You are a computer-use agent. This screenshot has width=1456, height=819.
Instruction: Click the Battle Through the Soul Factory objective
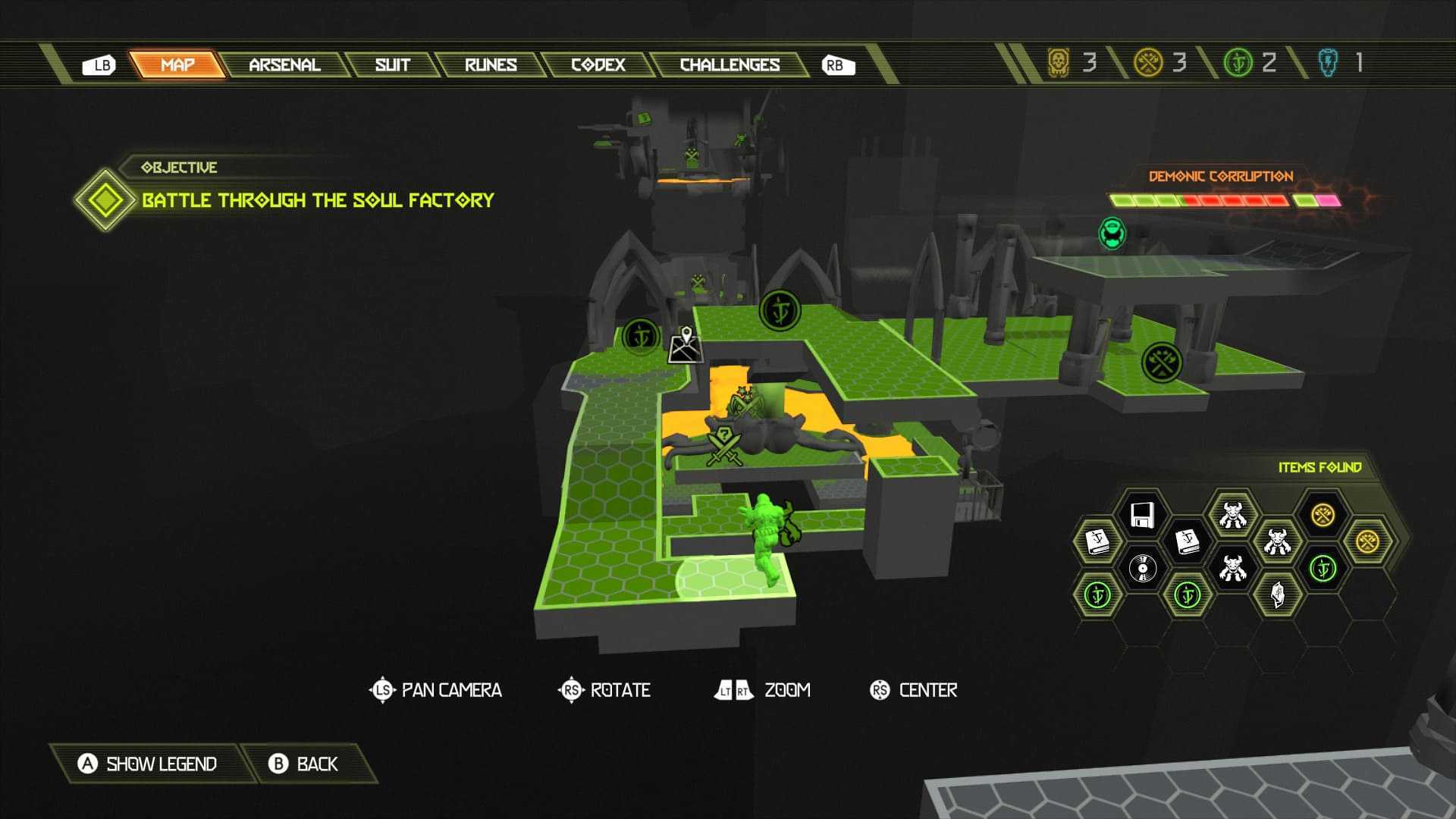point(318,200)
